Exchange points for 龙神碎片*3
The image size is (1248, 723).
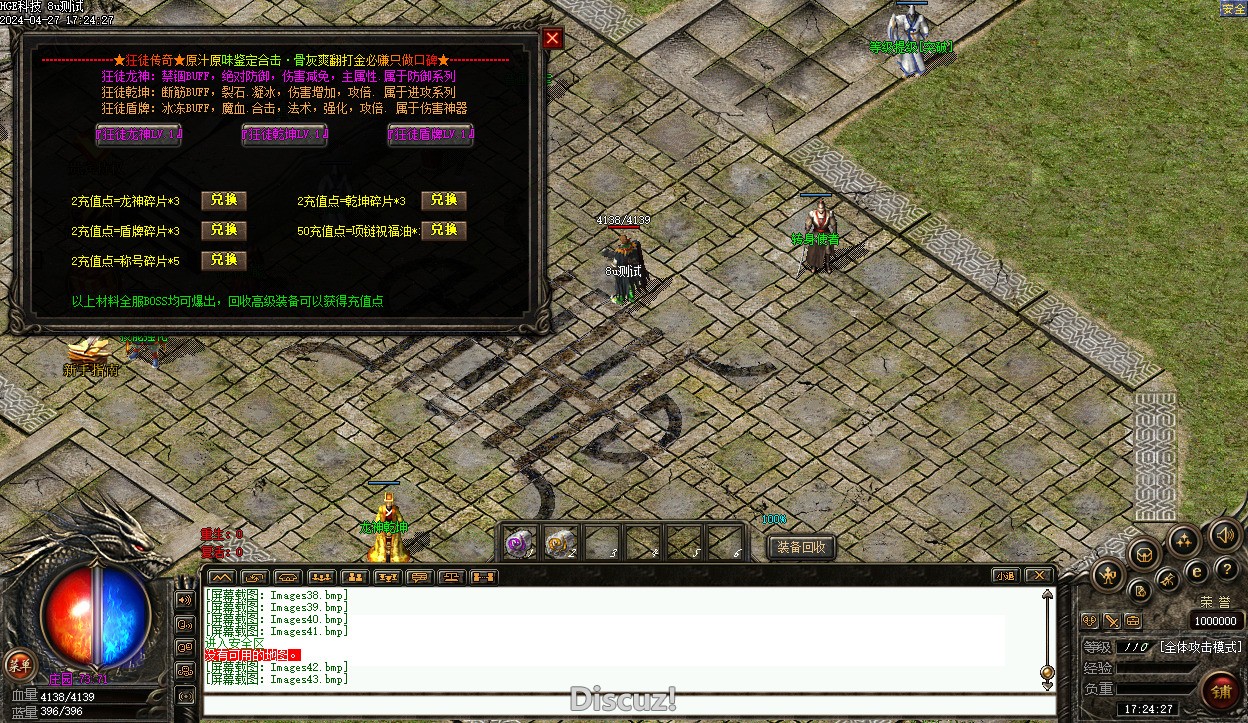pos(223,201)
